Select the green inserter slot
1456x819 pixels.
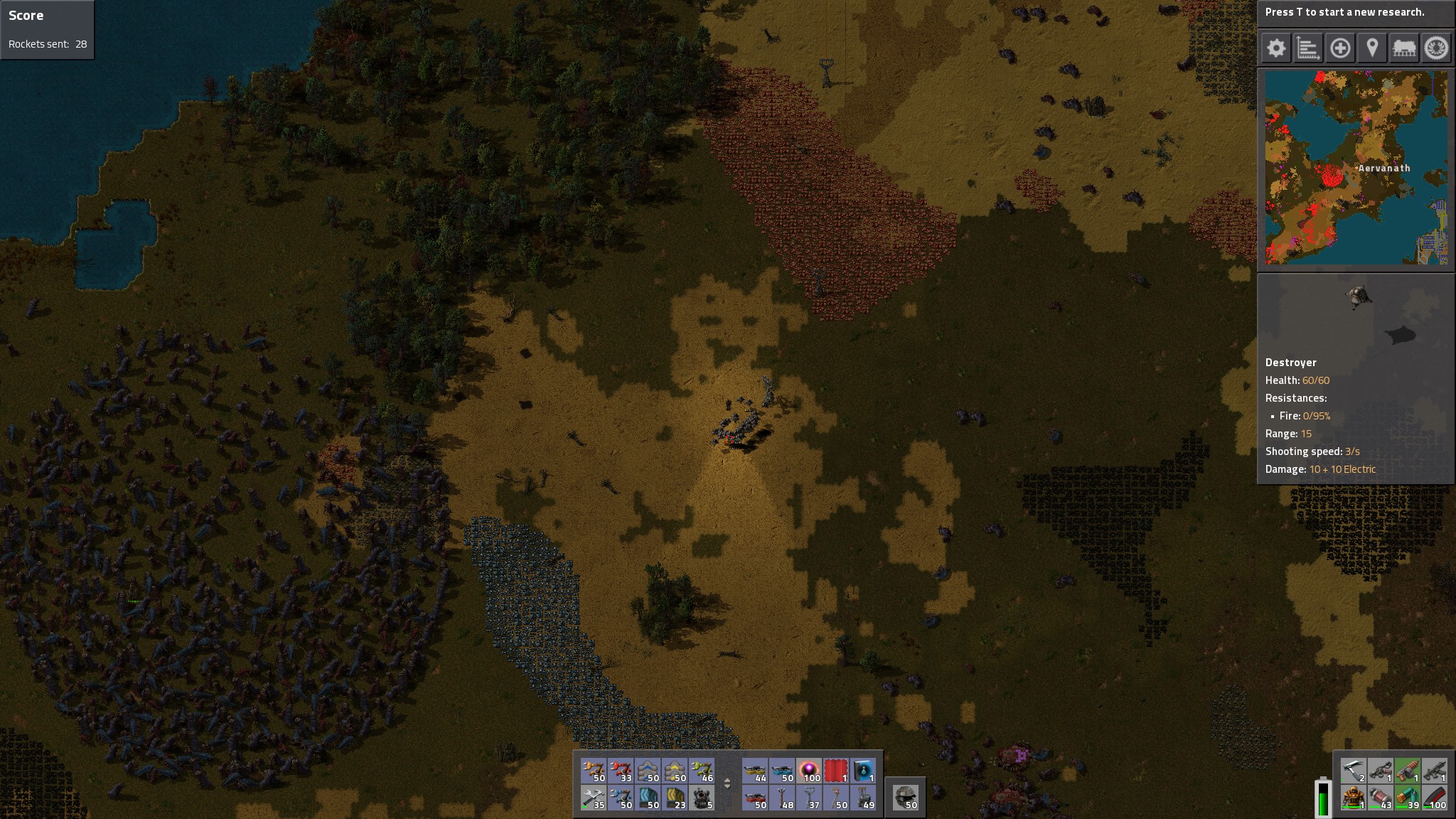(x=702, y=771)
